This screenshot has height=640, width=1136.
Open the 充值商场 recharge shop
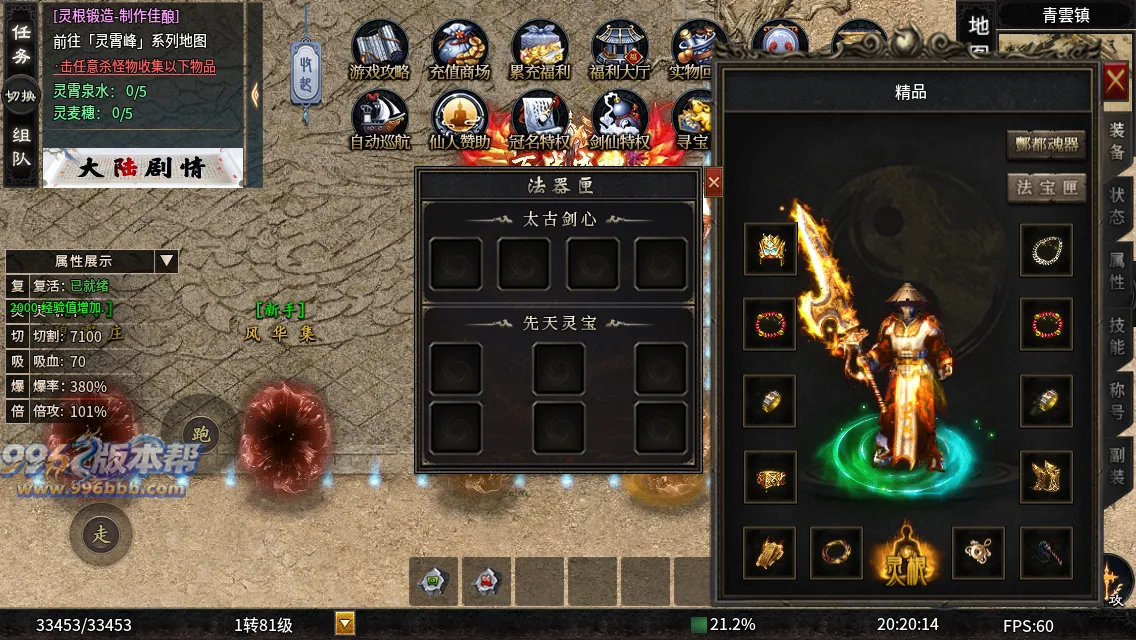pos(460,49)
